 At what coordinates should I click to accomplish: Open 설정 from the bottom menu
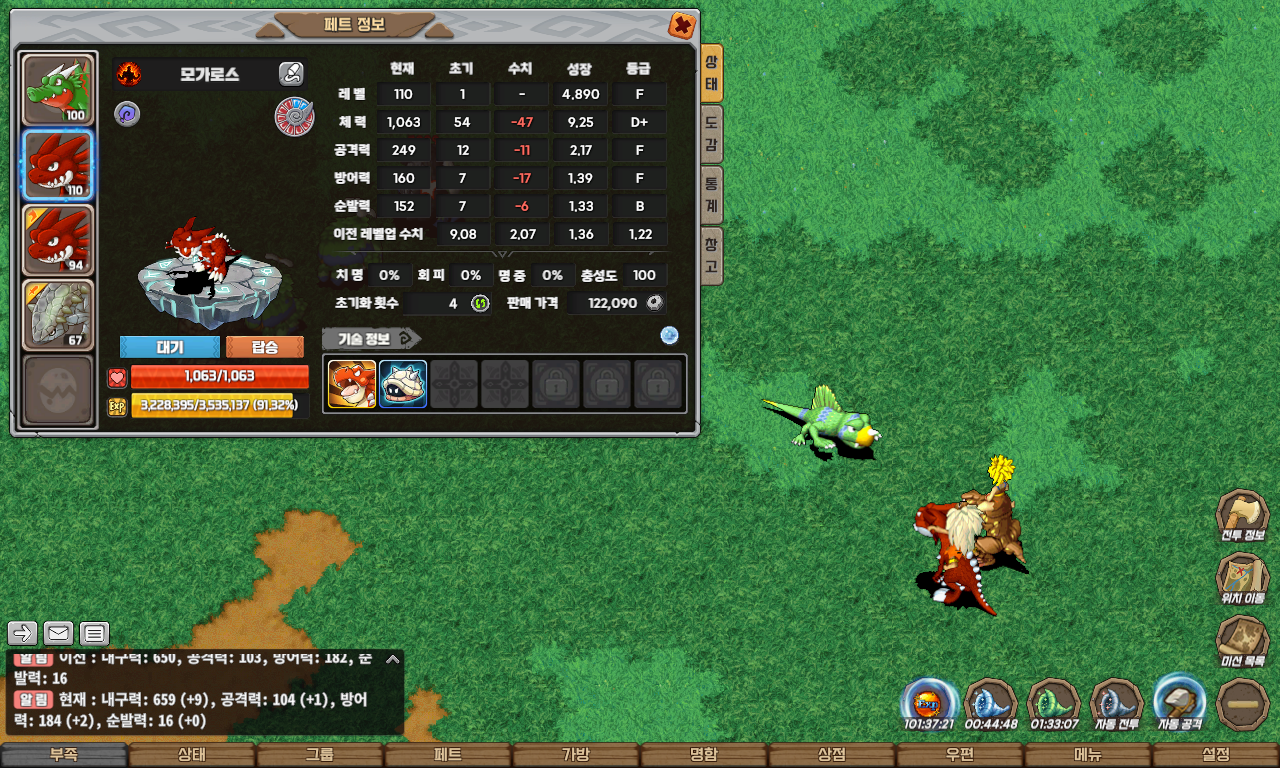tap(1216, 755)
